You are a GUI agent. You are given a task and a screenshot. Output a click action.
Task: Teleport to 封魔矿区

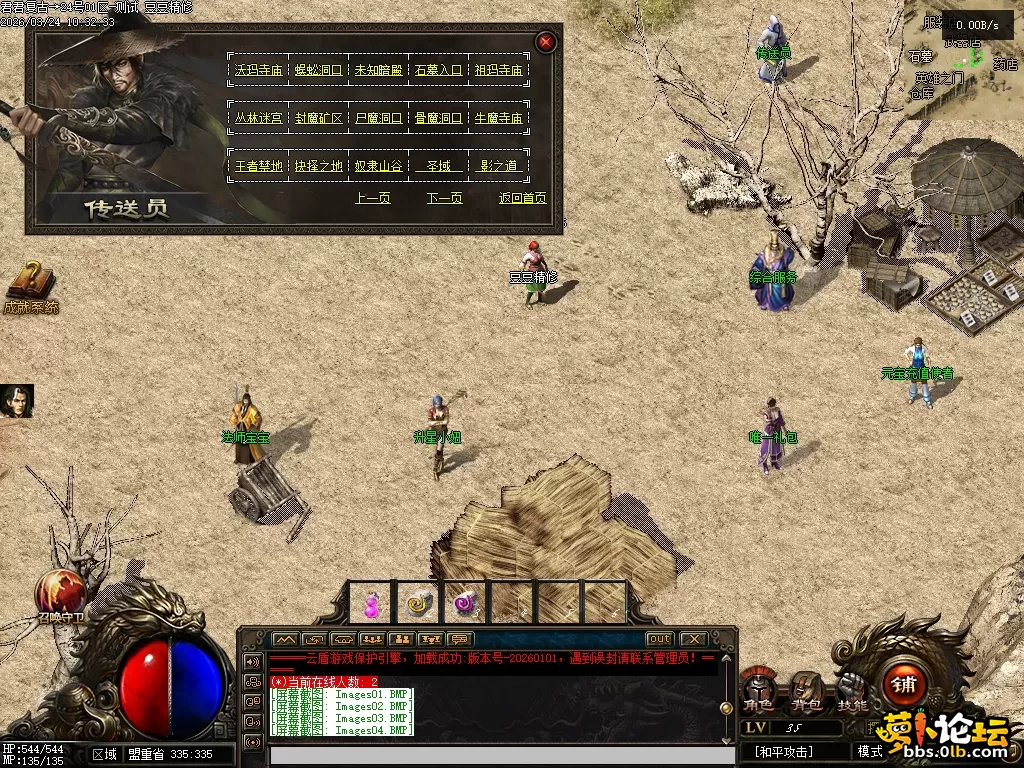coord(319,118)
